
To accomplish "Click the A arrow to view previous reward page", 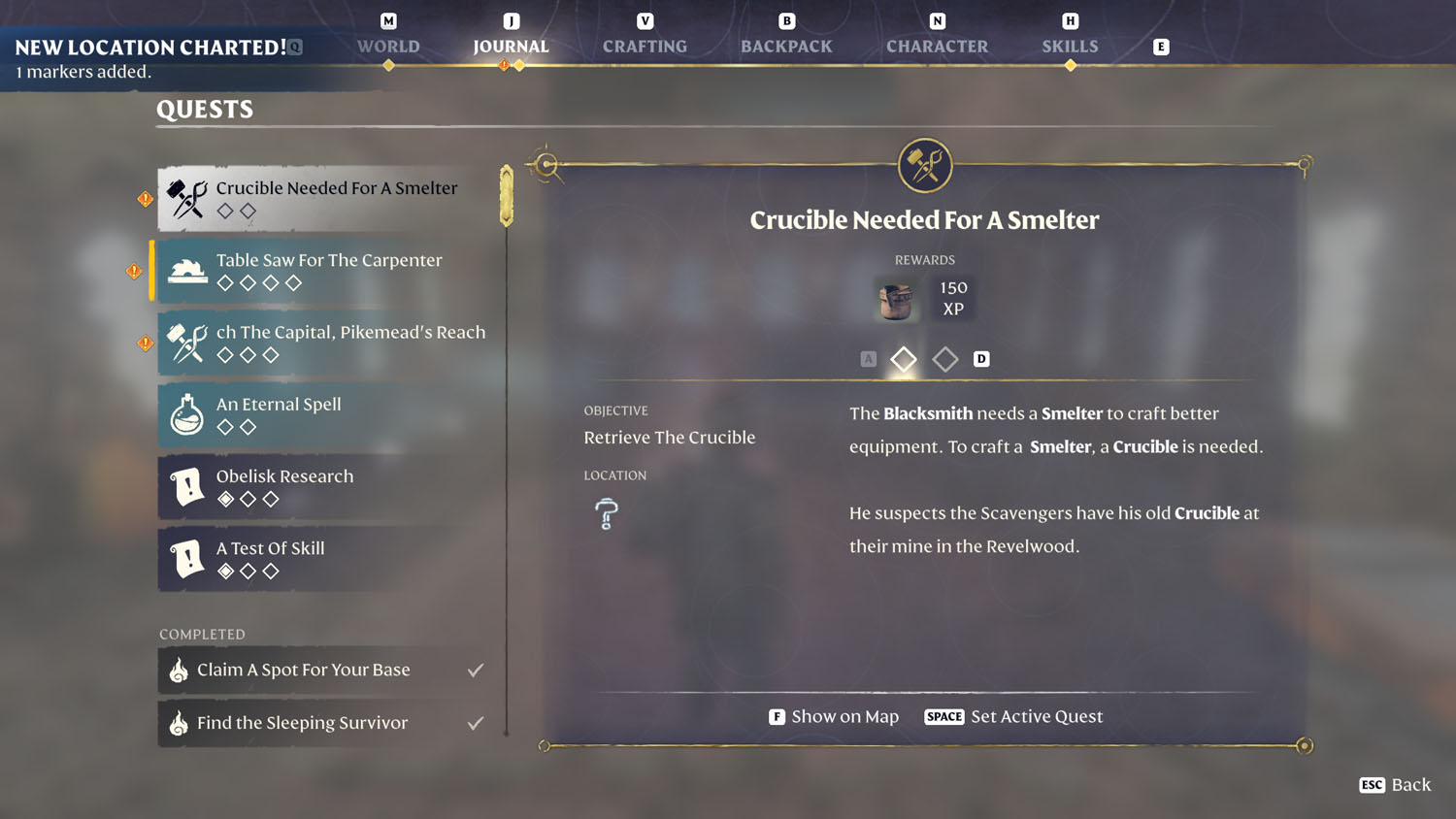I will click(868, 358).
